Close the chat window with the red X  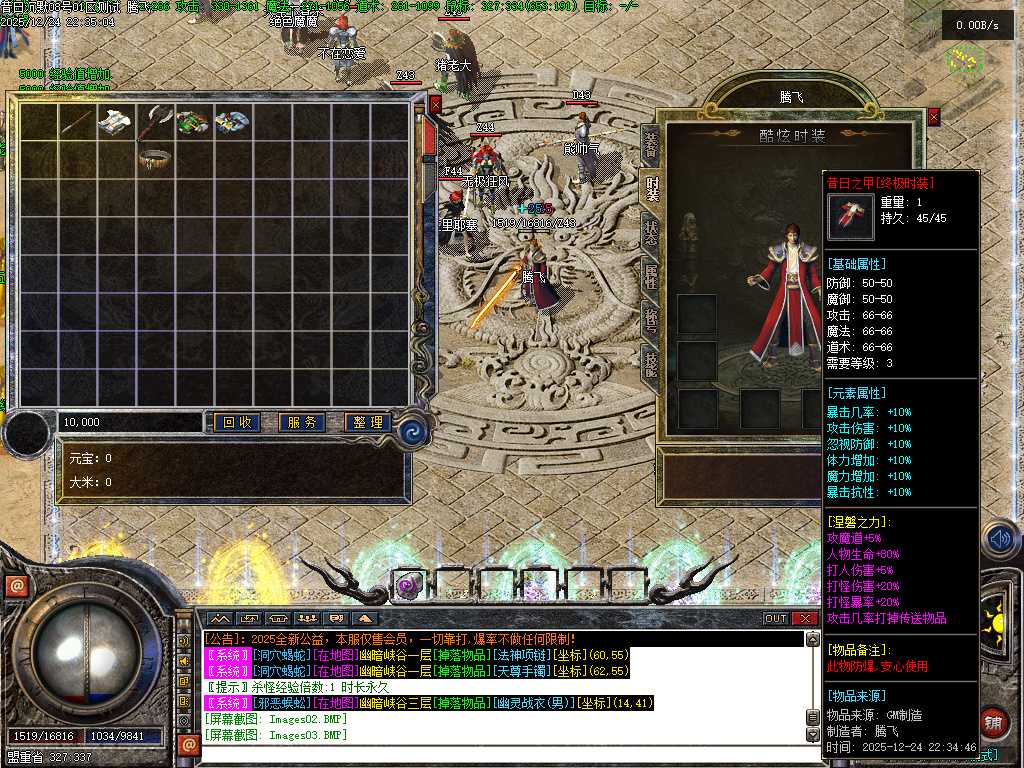(805, 618)
